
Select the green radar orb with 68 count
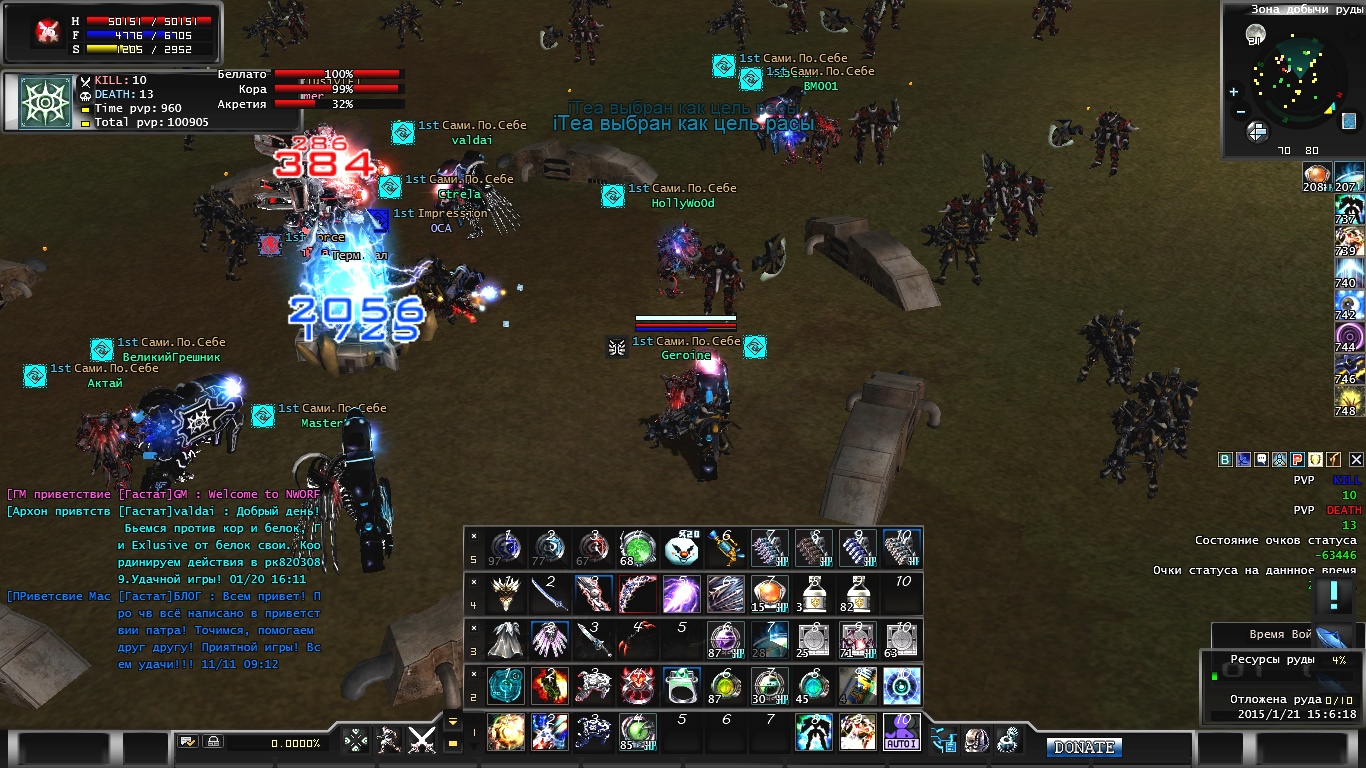(638, 549)
